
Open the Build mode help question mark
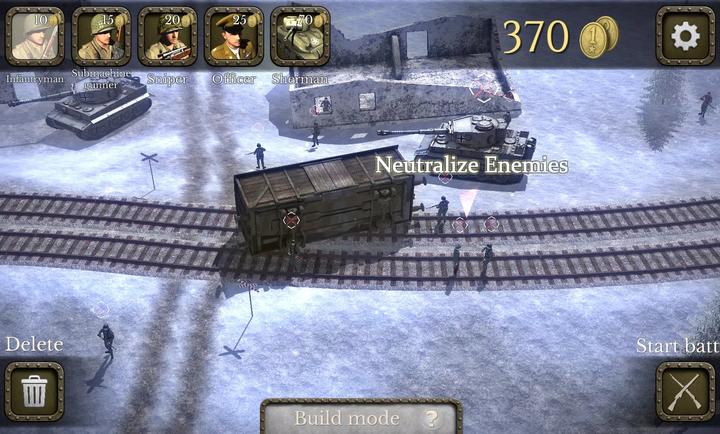[432, 419]
